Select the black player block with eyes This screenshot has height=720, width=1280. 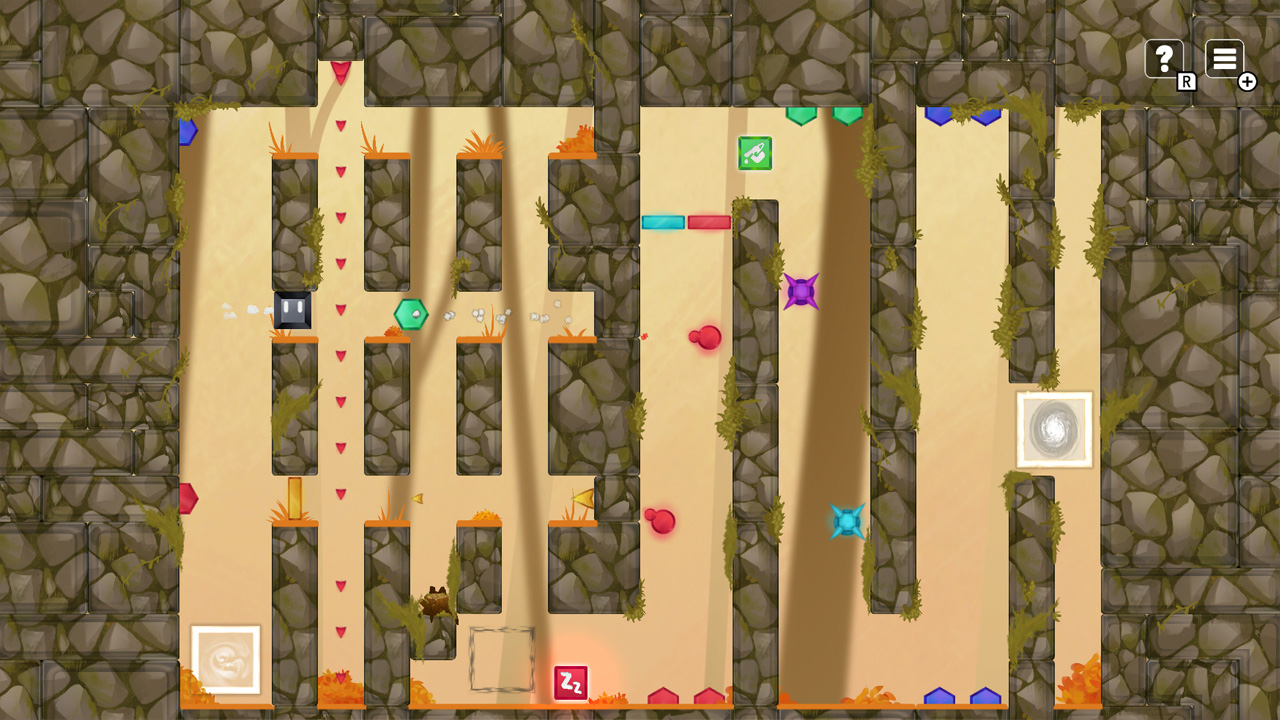click(295, 310)
